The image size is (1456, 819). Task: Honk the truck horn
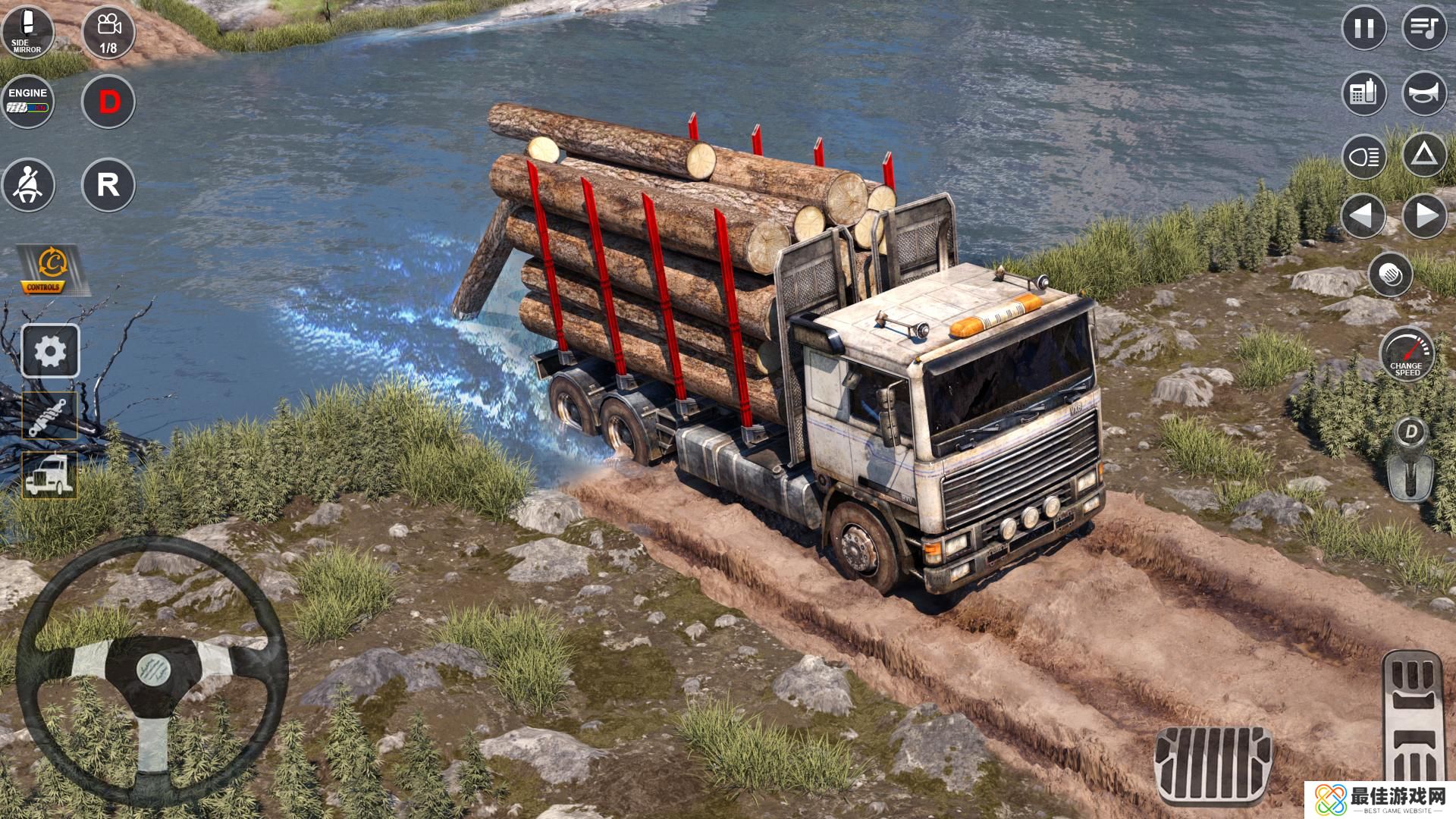point(1425,94)
